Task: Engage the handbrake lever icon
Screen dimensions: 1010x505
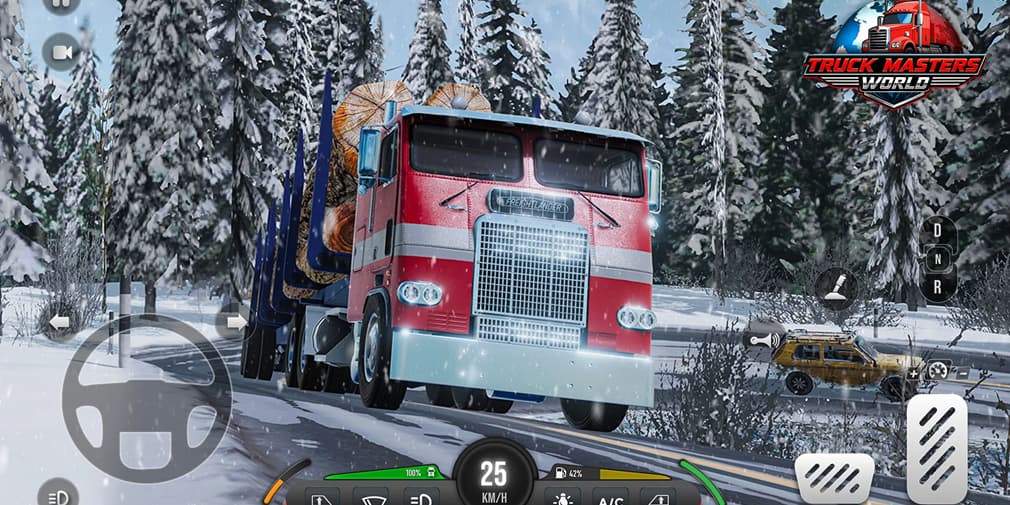Action: [x=835, y=286]
